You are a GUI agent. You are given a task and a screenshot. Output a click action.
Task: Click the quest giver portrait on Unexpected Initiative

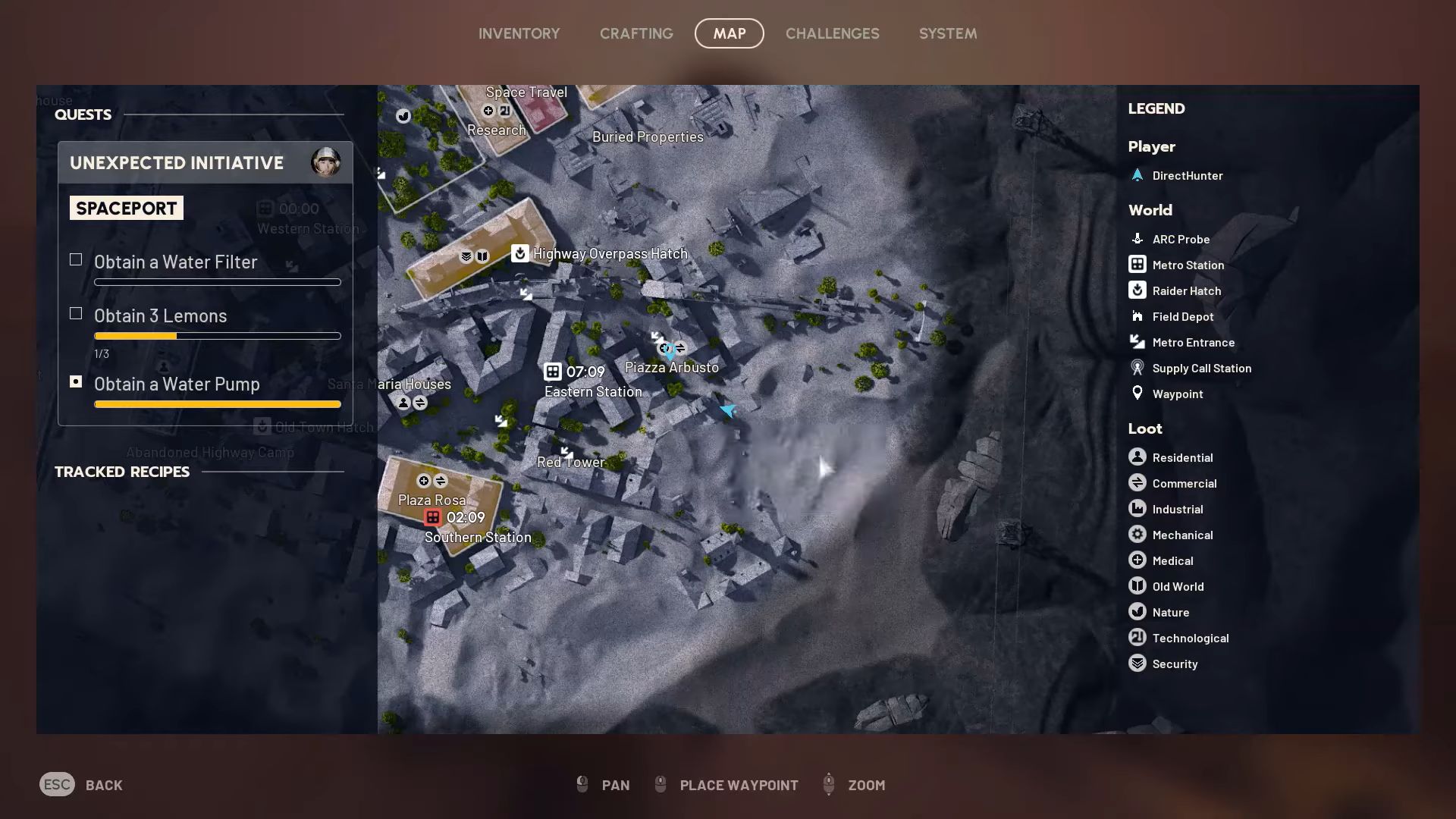[327, 162]
